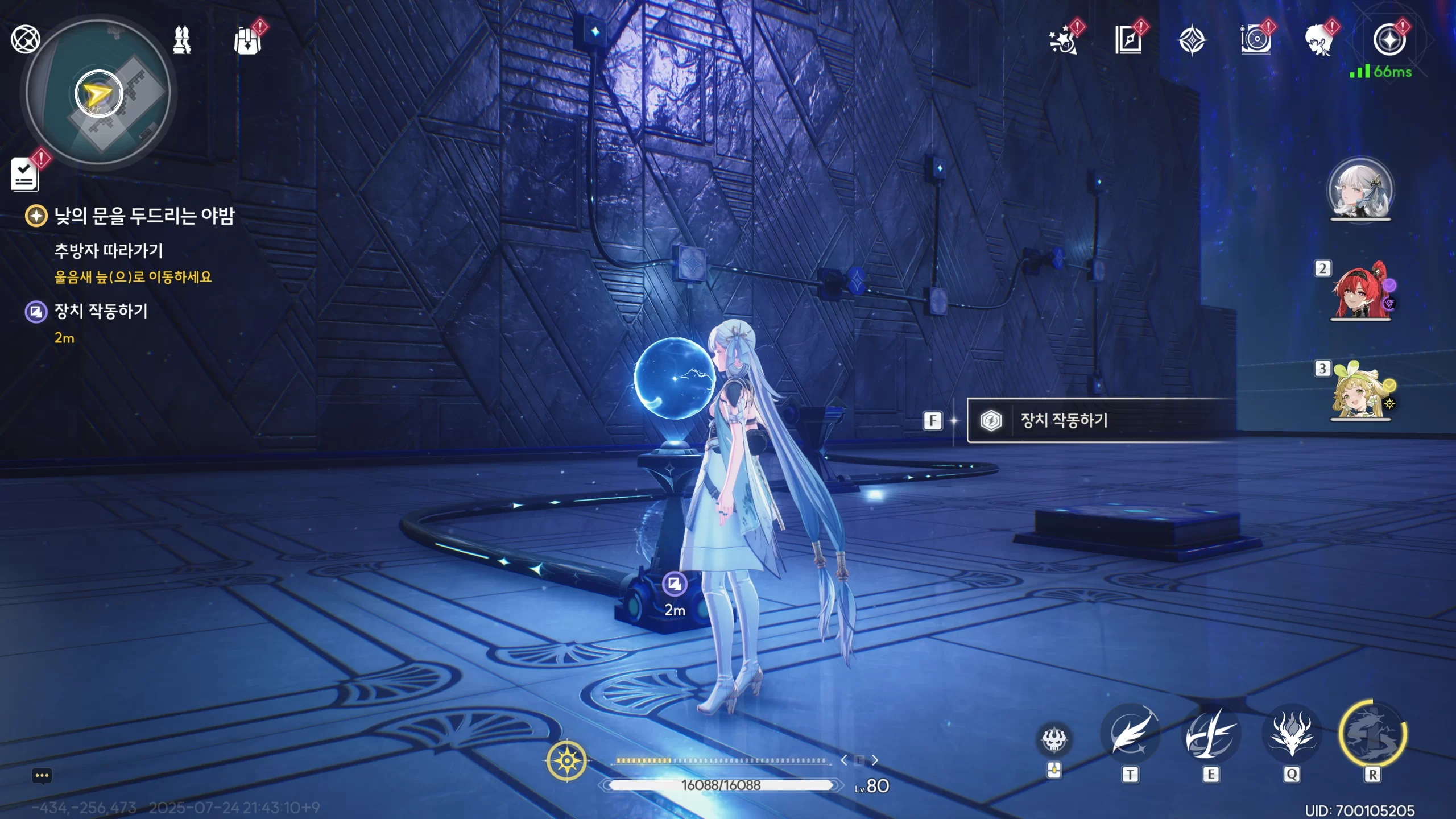This screenshot has height=819, width=1456.
Task: Open the four-pointed star emblem icon
Action: (x=1192, y=42)
